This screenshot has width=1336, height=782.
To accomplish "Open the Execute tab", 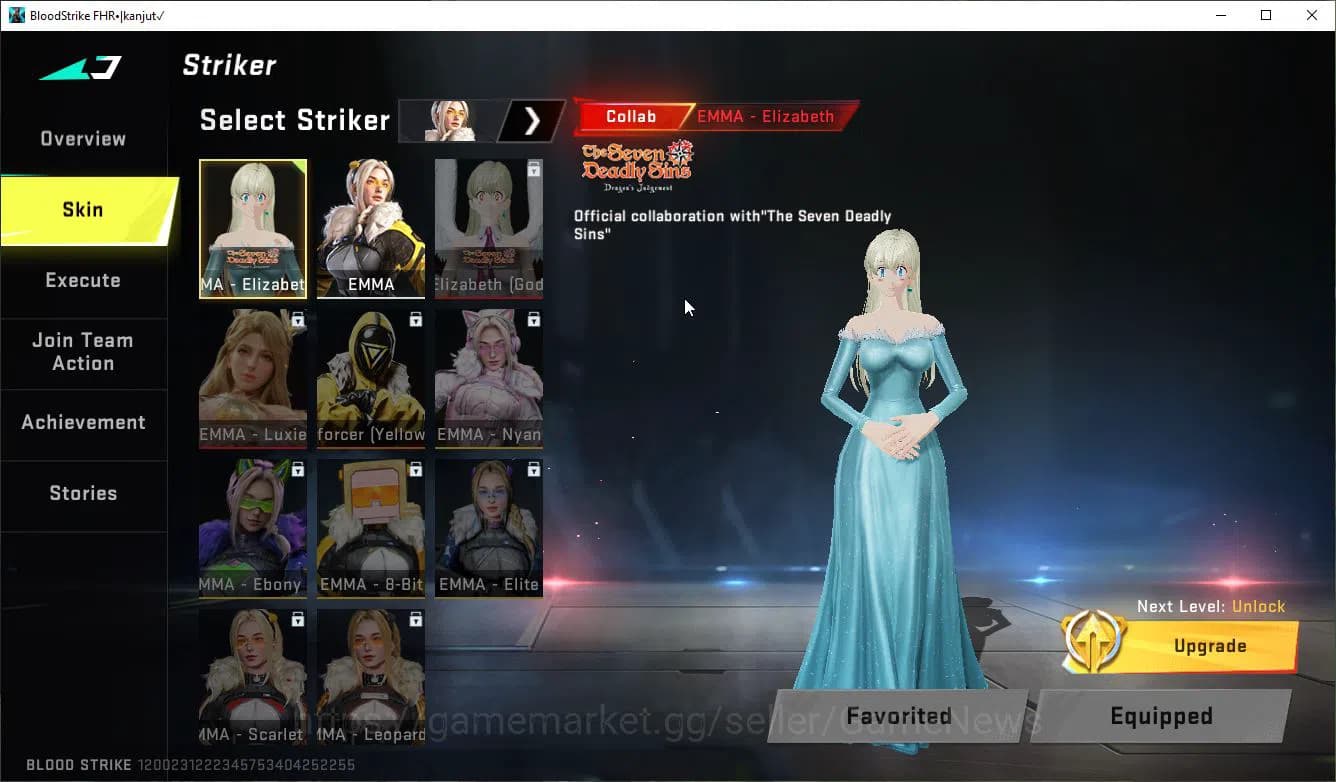I will [x=82, y=280].
